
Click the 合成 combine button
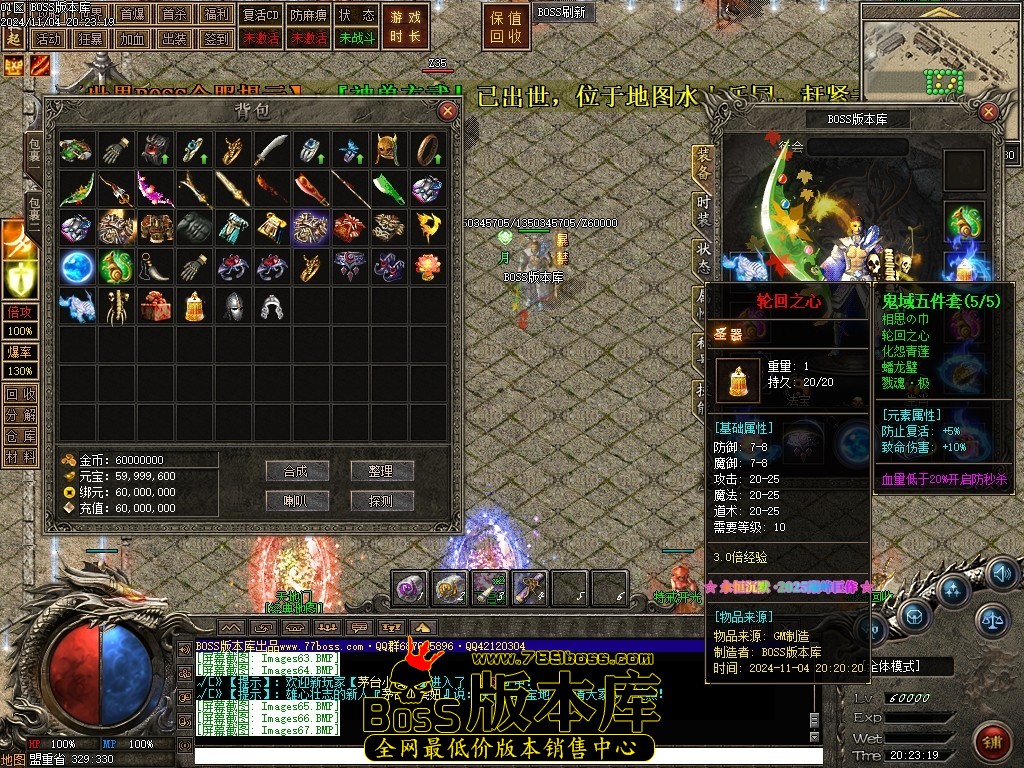(x=297, y=471)
